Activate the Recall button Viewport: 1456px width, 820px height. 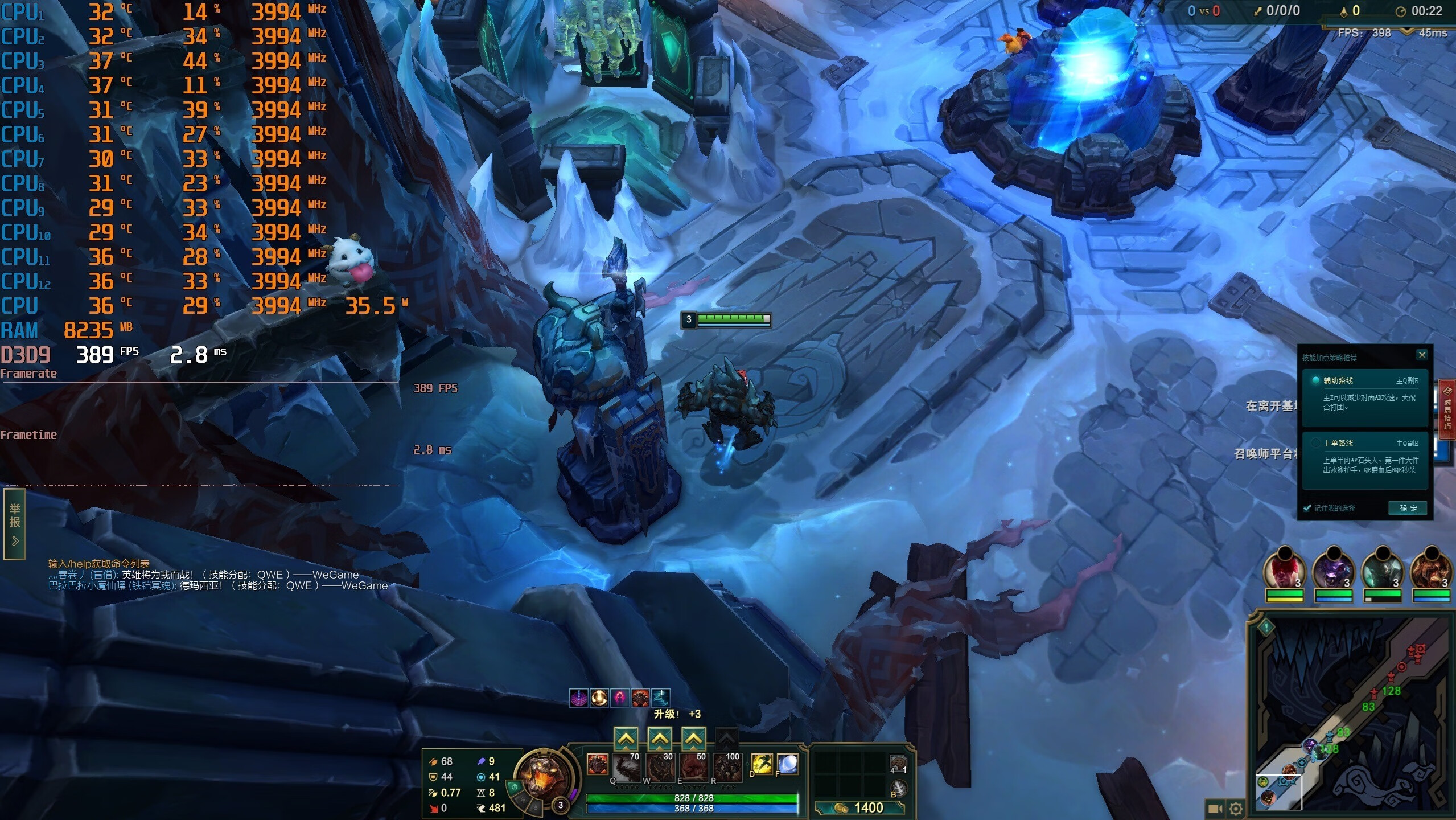(898, 788)
